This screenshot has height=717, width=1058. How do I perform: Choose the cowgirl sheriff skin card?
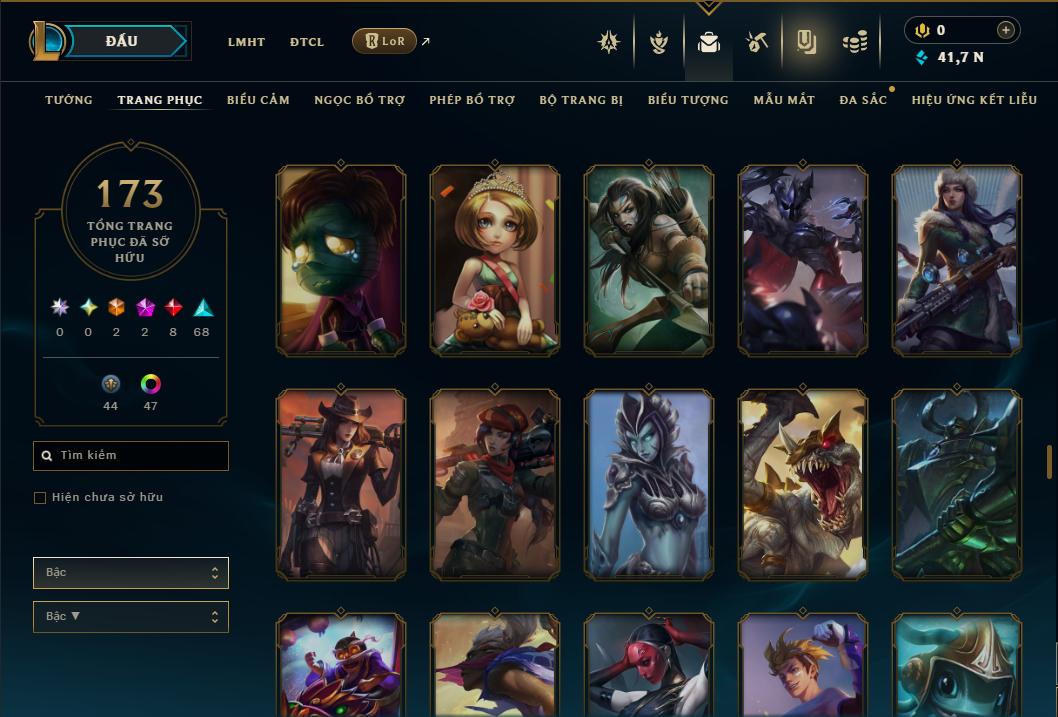click(341, 484)
